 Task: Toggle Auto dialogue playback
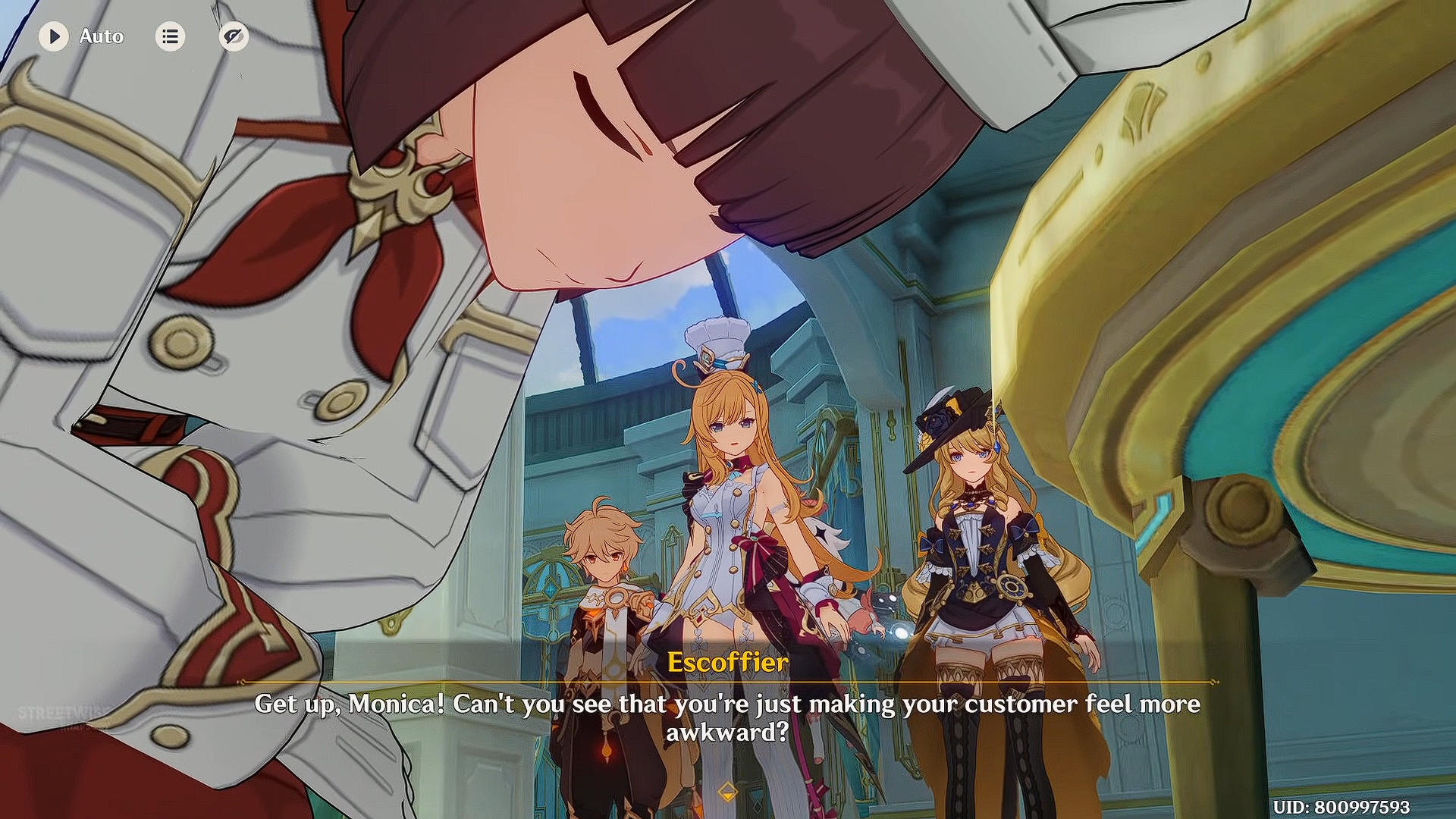click(54, 36)
